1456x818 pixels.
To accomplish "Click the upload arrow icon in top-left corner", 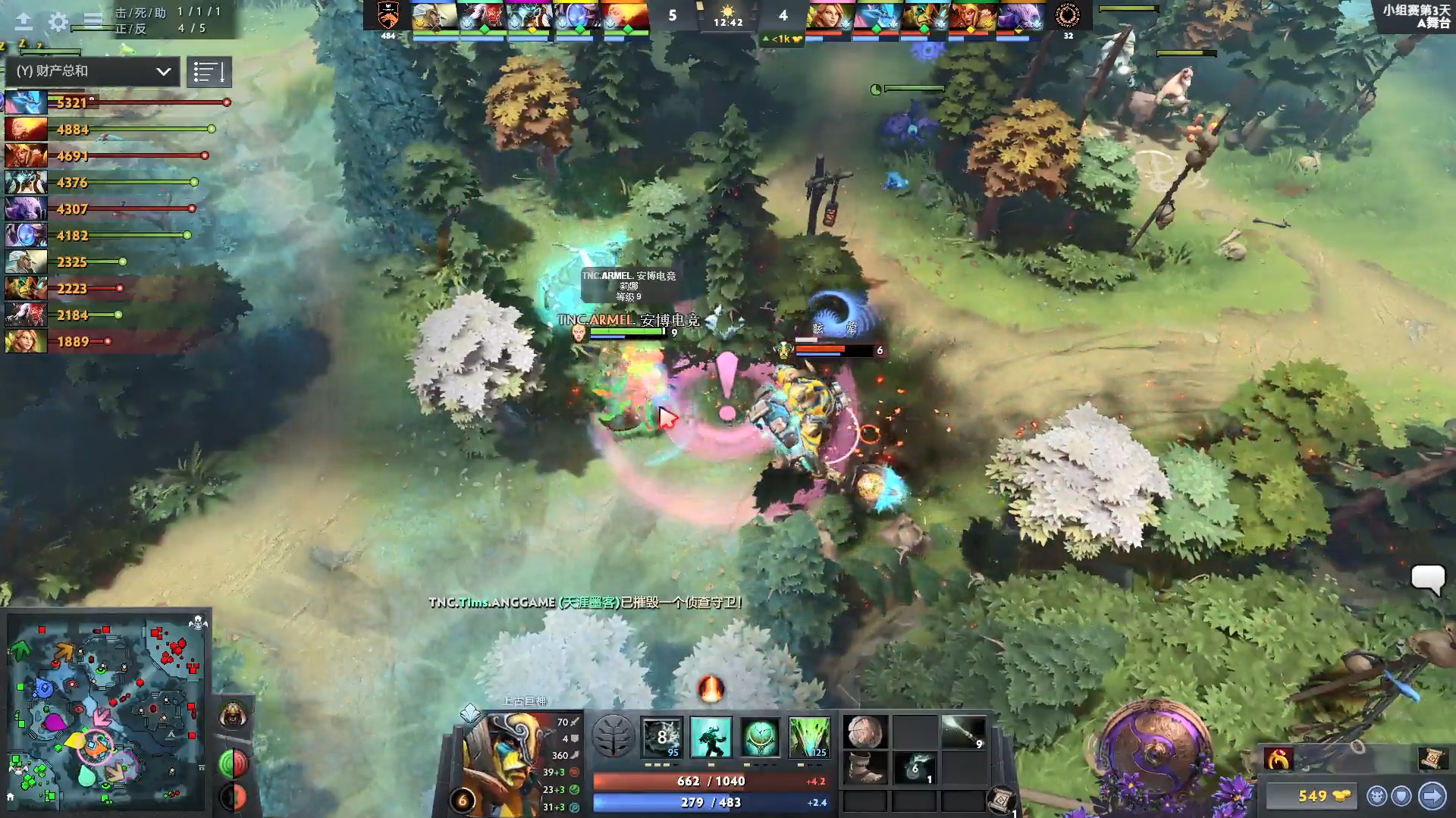I will [x=25, y=23].
